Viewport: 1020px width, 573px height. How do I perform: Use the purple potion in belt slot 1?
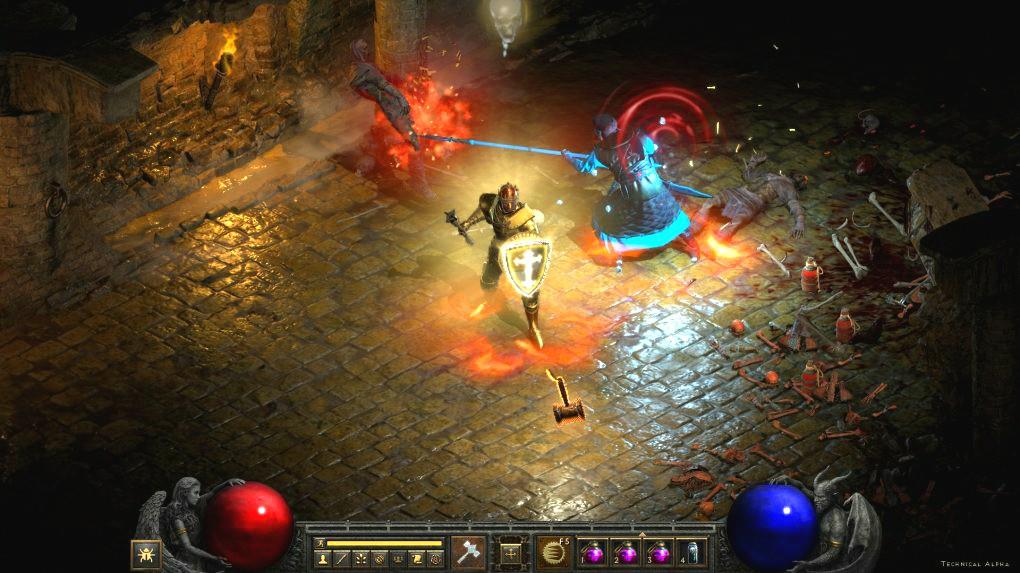pos(594,551)
